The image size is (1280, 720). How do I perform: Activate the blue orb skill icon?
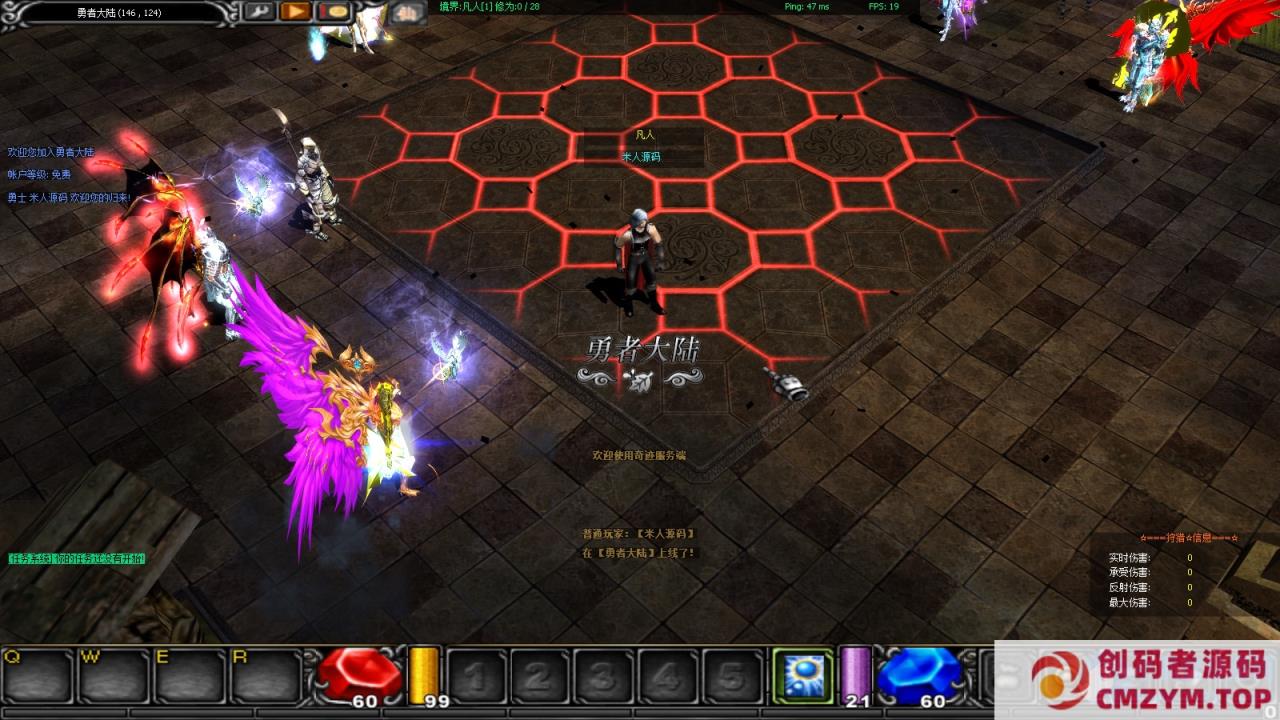tap(802, 675)
